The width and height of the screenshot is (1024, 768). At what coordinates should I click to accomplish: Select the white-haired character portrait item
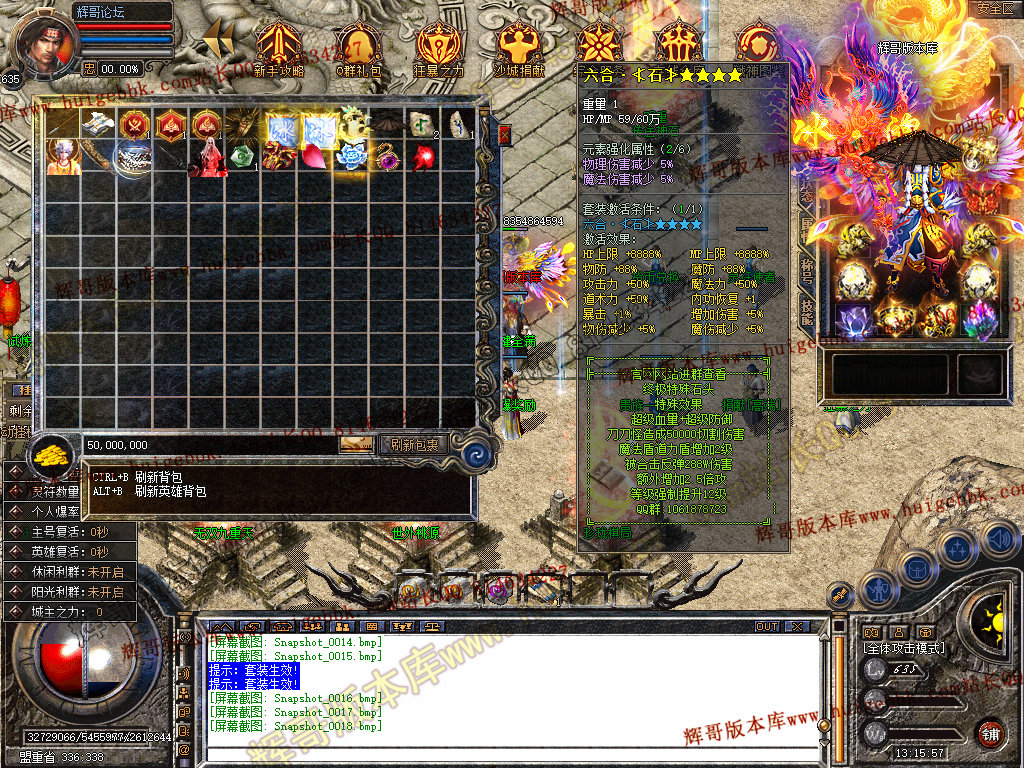[63, 158]
